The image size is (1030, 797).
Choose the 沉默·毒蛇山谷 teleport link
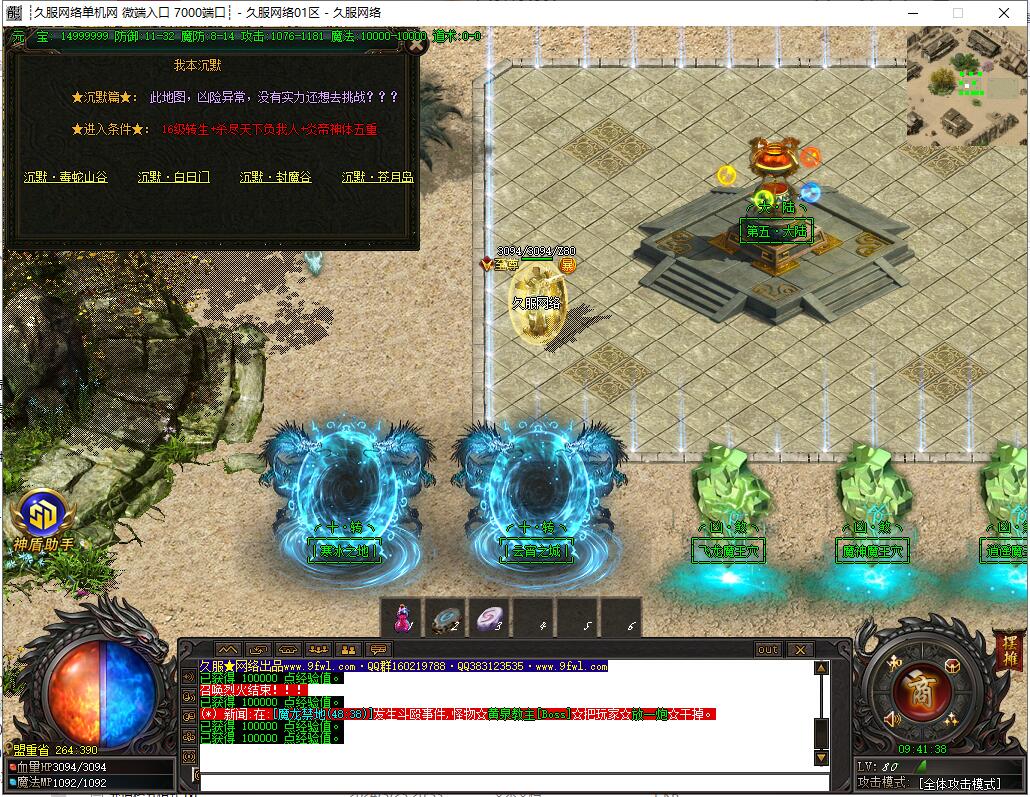pyautogui.click(x=66, y=177)
